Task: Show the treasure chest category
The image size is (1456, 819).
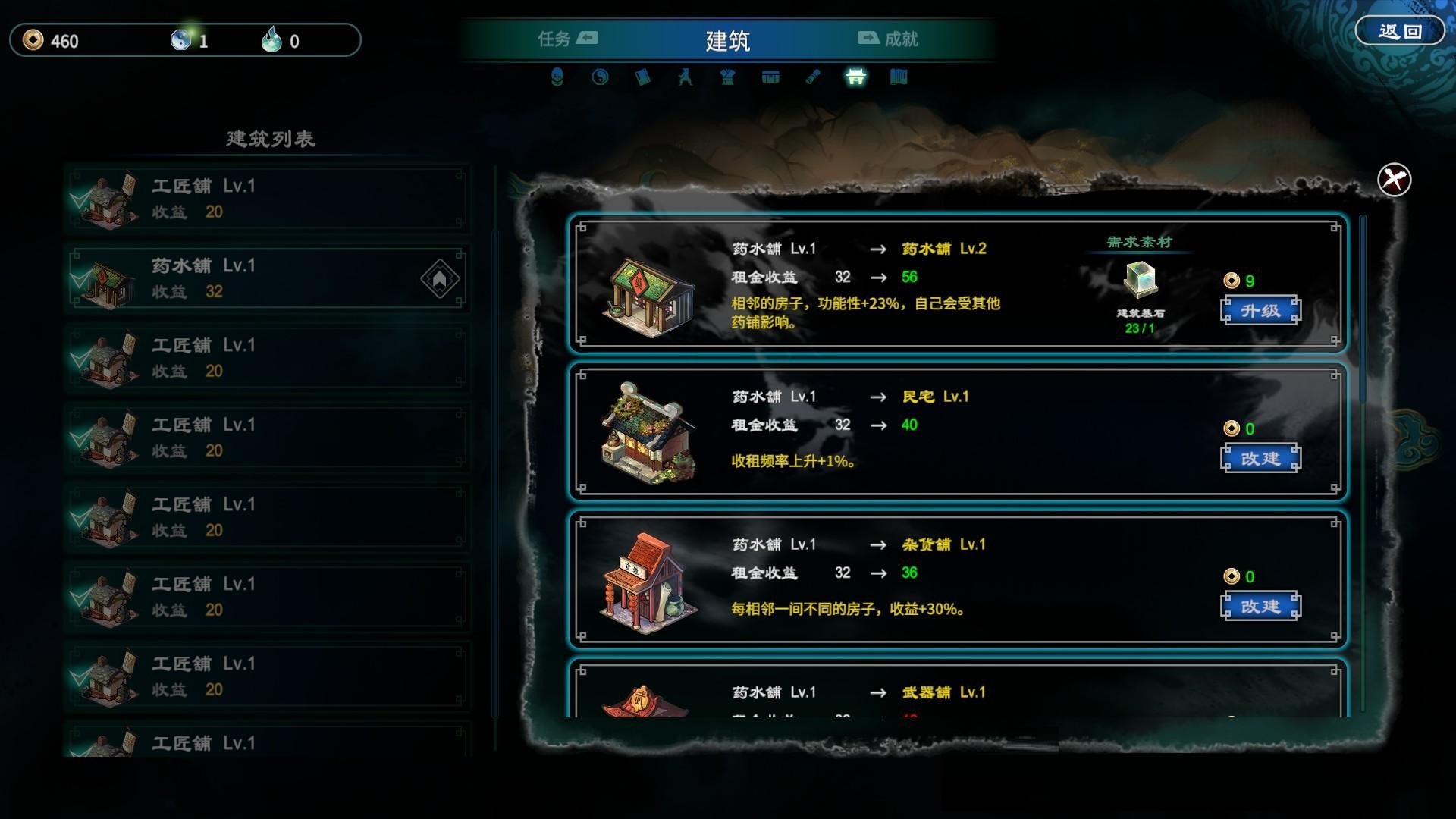Action: click(x=770, y=77)
